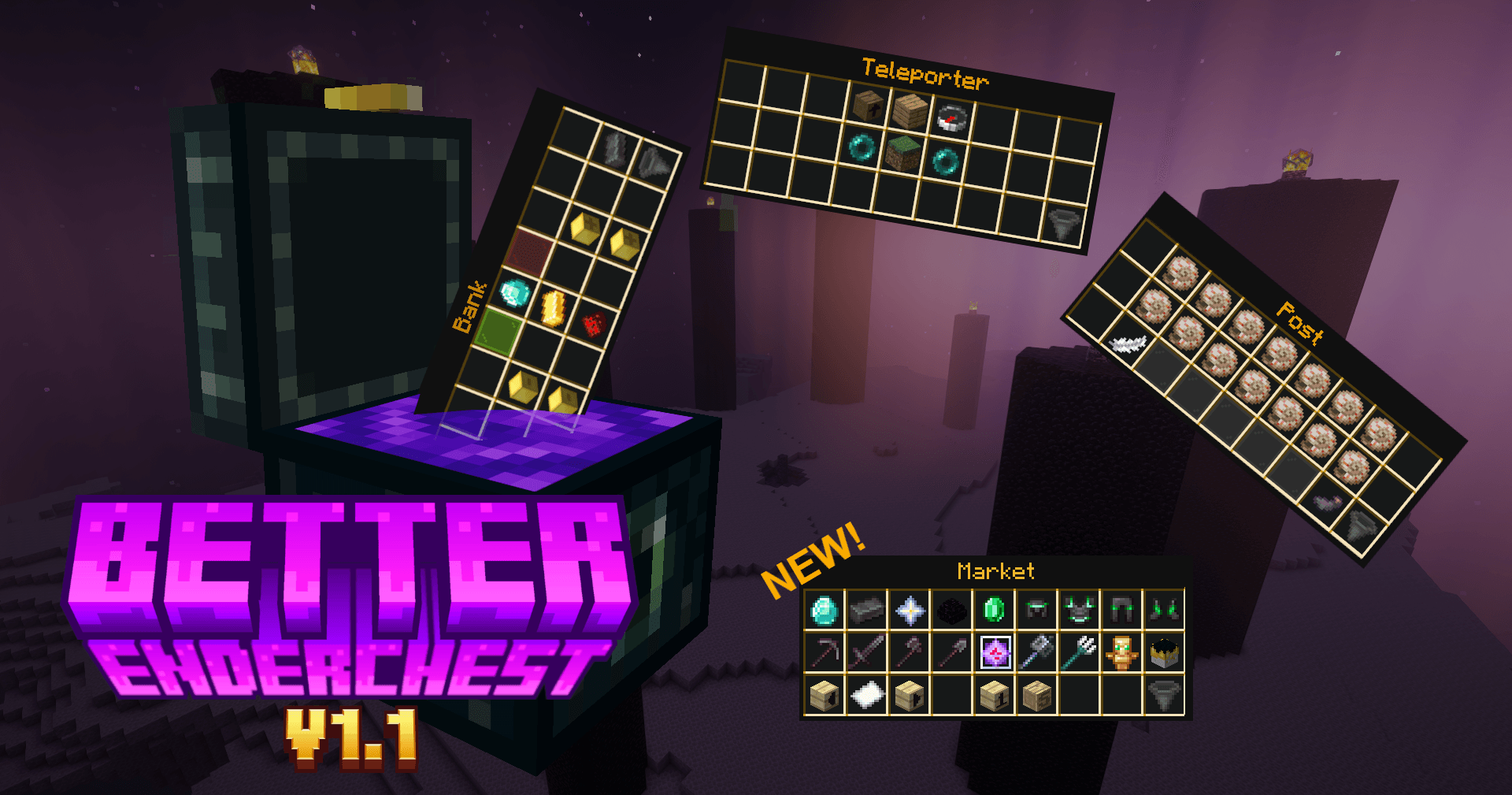Click the Totem of Undying in the Market

click(x=1121, y=653)
